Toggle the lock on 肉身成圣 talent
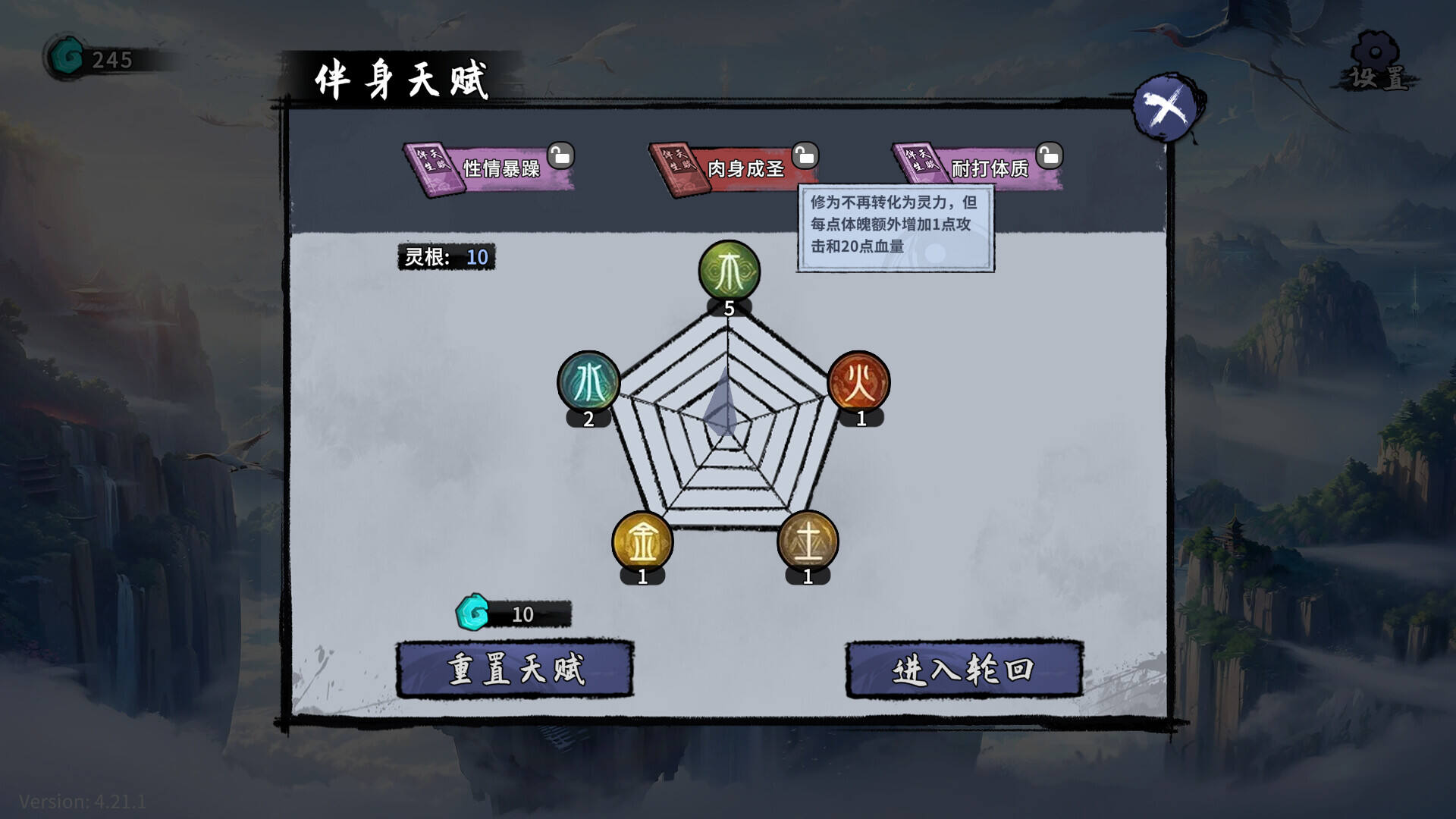 coord(805,155)
